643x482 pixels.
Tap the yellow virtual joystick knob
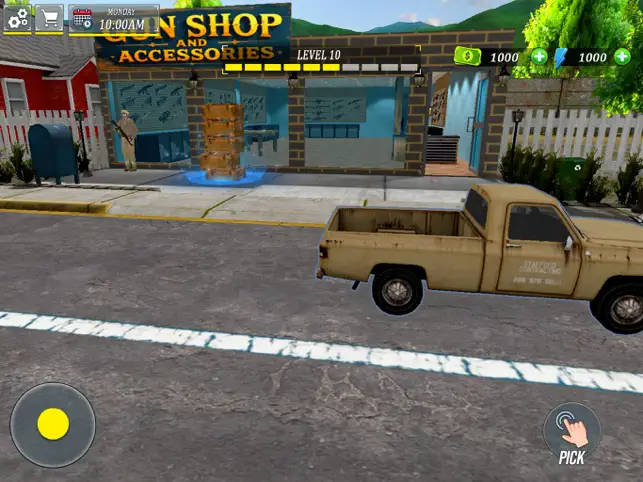pyautogui.click(x=53, y=424)
